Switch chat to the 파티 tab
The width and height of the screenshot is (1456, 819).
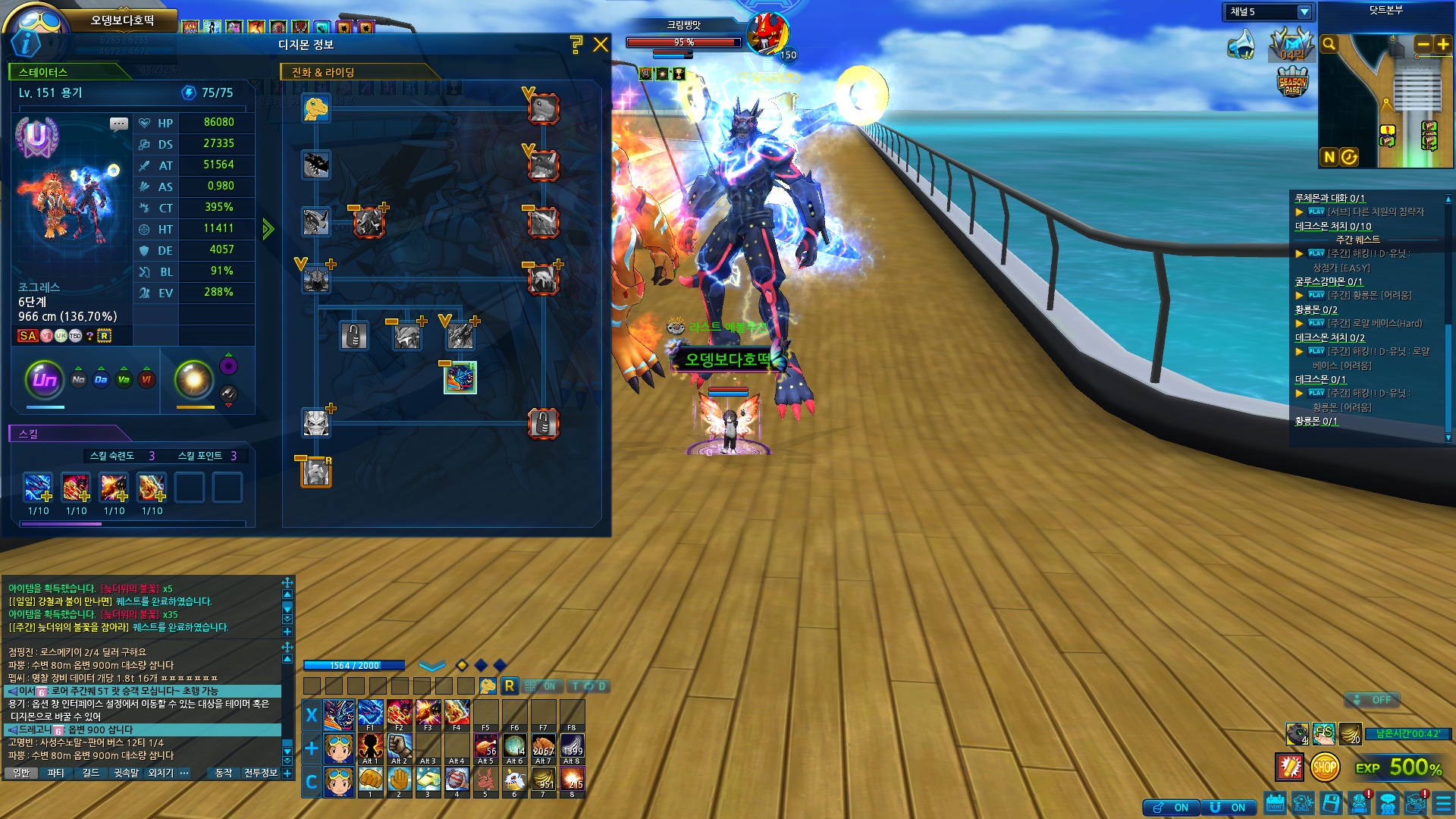[x=55, y=773]
